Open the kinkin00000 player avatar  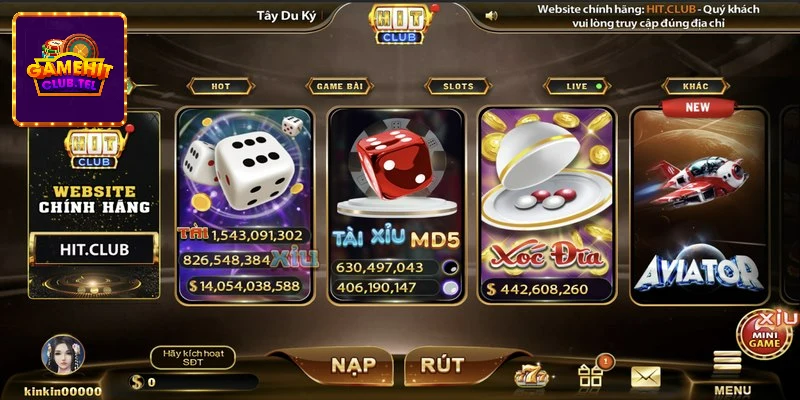(x=62, y=357)
